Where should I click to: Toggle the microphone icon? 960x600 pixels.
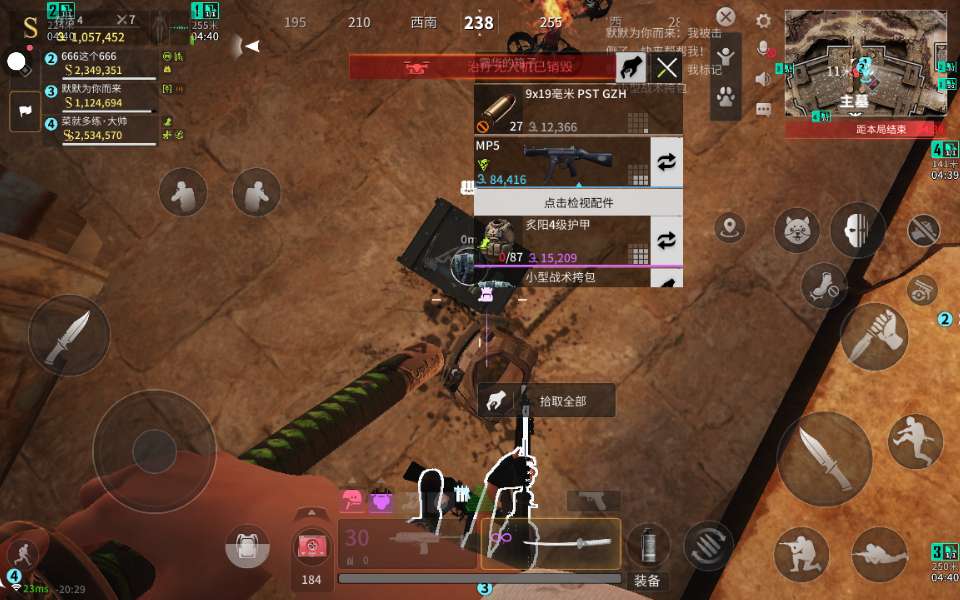[x=763, y=49]
